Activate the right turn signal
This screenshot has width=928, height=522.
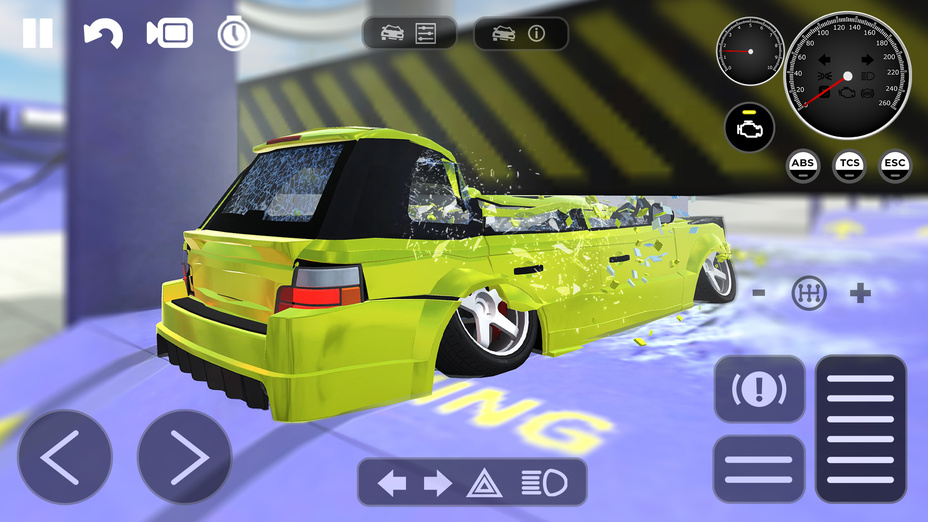438,484
